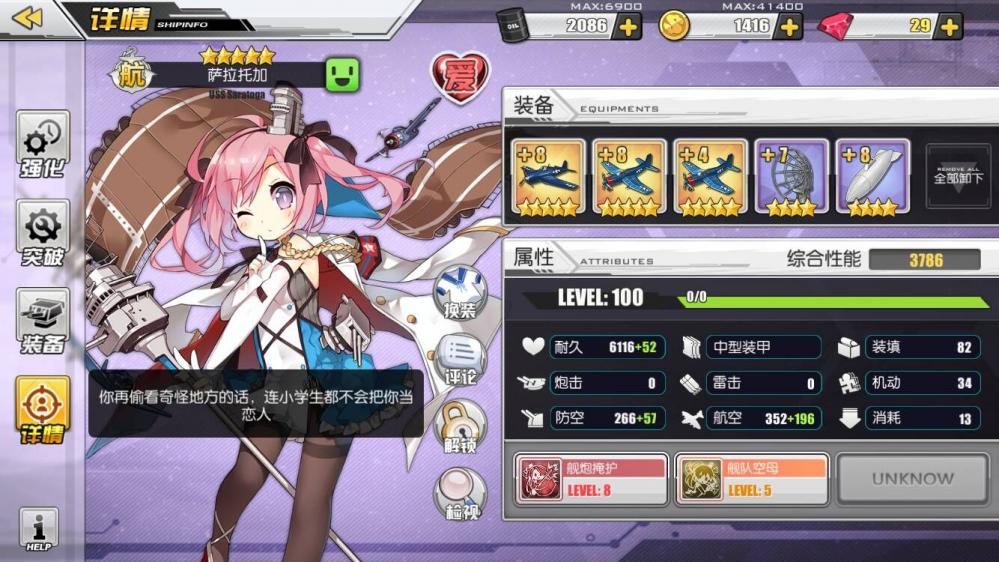
Task: Switch to the 突破 breakthrough tab
Action: pyautogui.click(x=43, y=234)
